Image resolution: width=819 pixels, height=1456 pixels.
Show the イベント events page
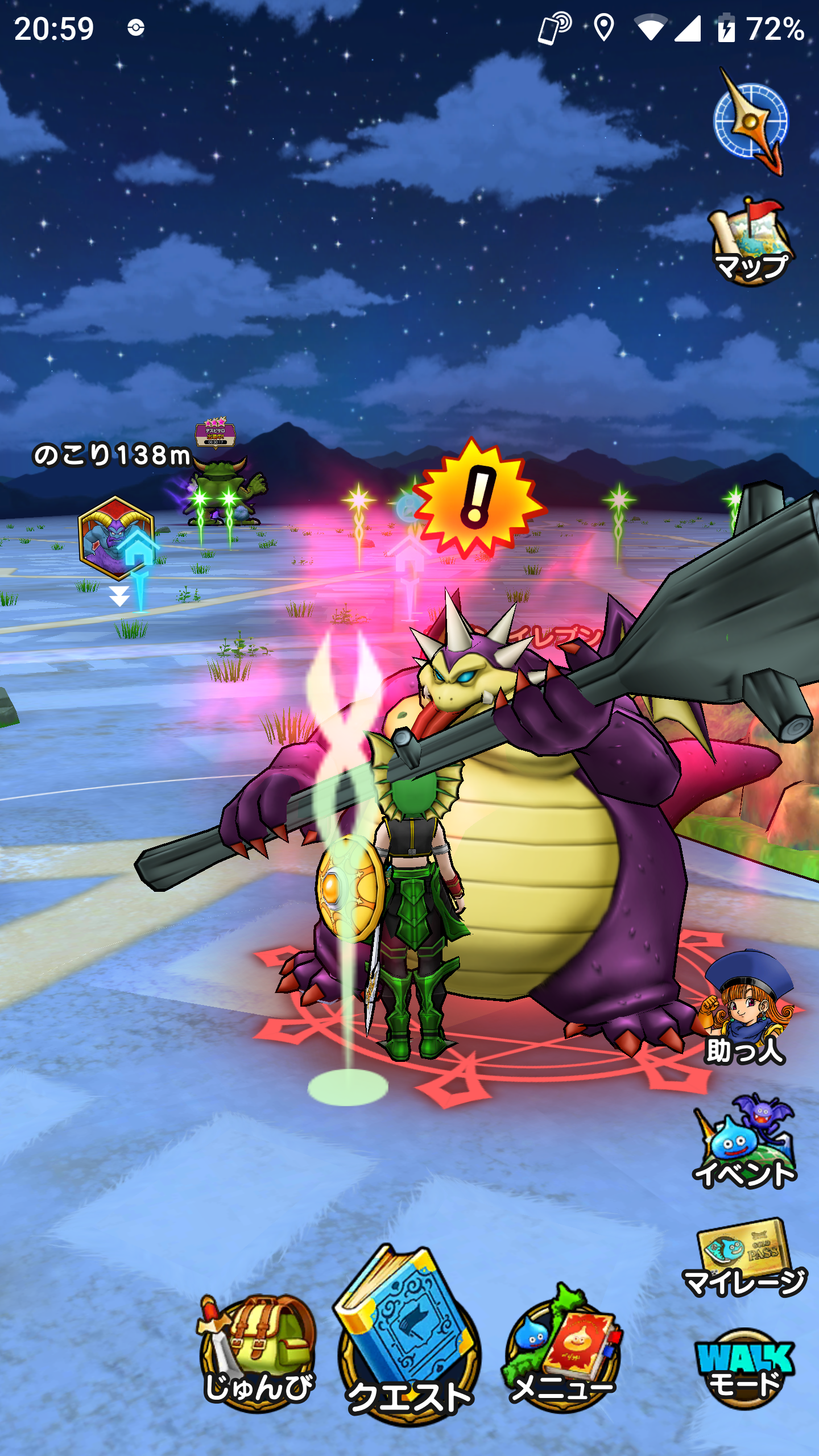[x=745, y=1143]
